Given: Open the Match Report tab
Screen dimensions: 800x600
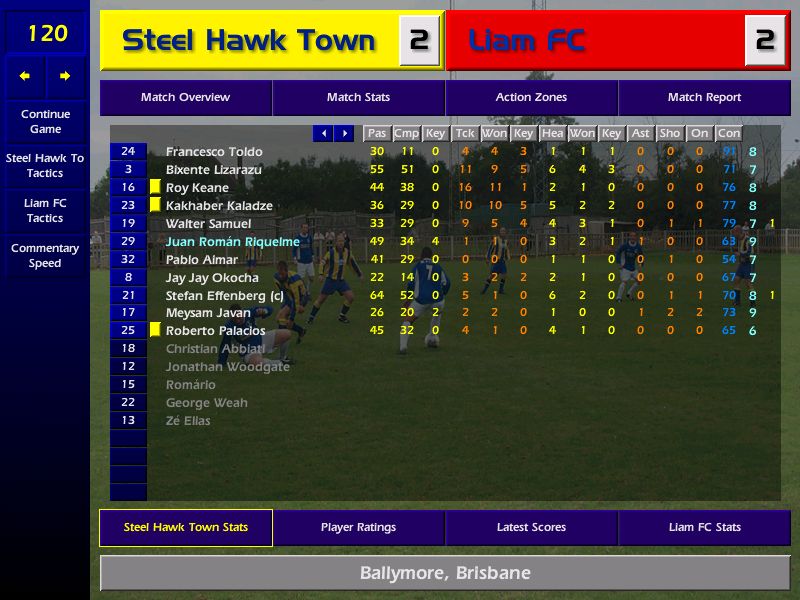Looking at the screenshot, I should (x=704, y=98).
